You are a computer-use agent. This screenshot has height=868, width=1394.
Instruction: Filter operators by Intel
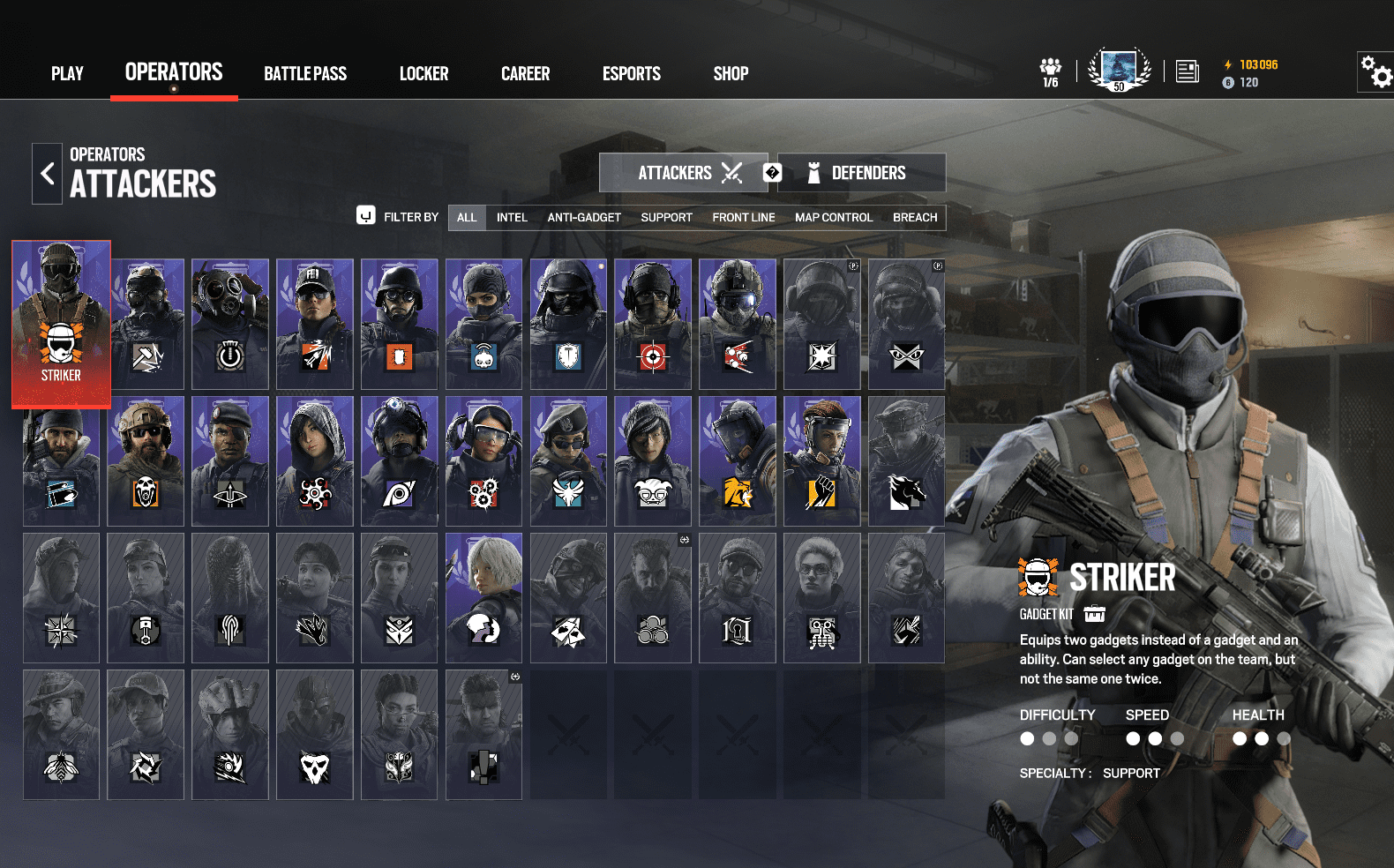[512, 218]
